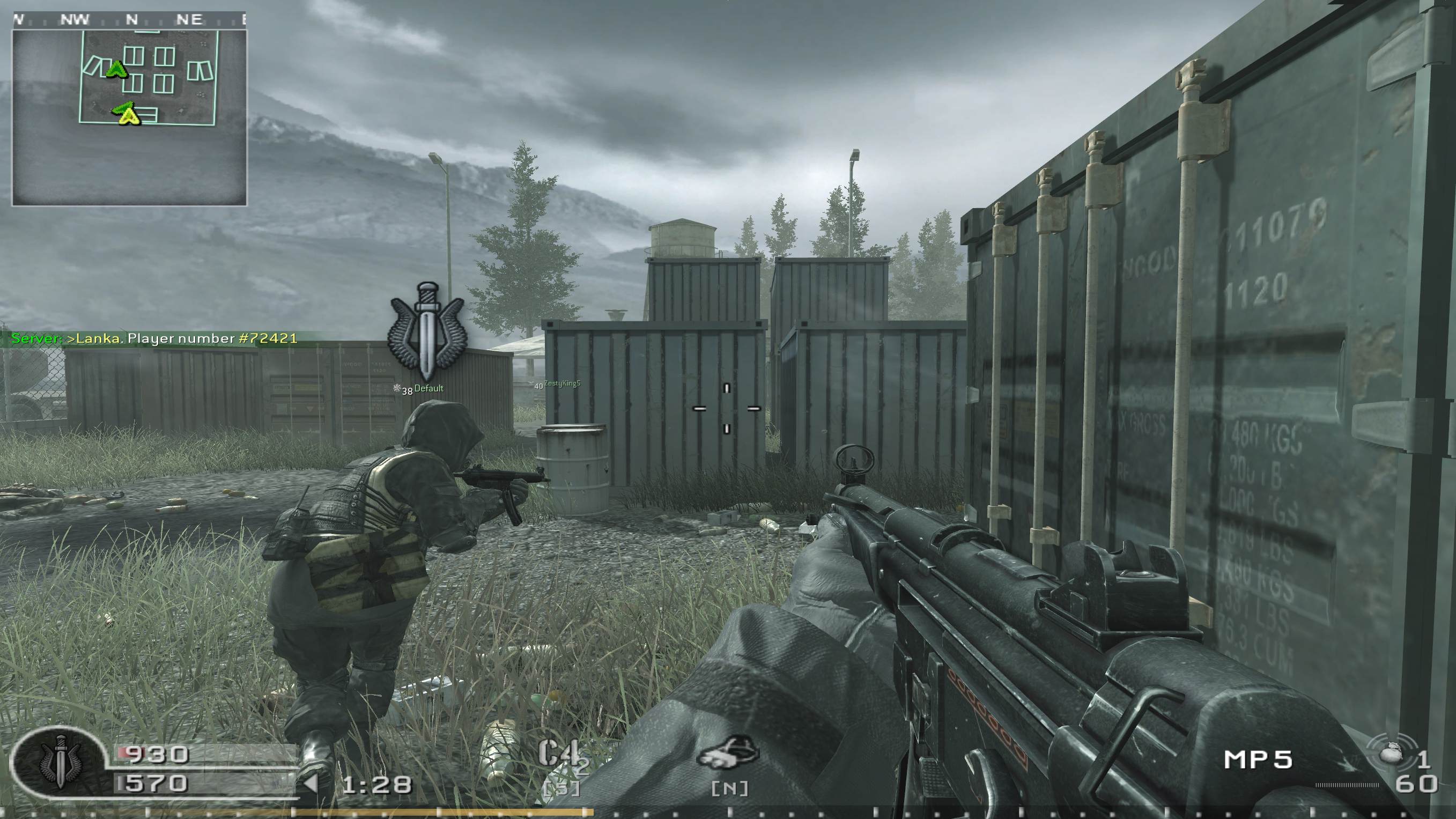Click the Server: >Lanka message banner
The width and height of the screenshot is (1456, 819).
pos(153,339)
